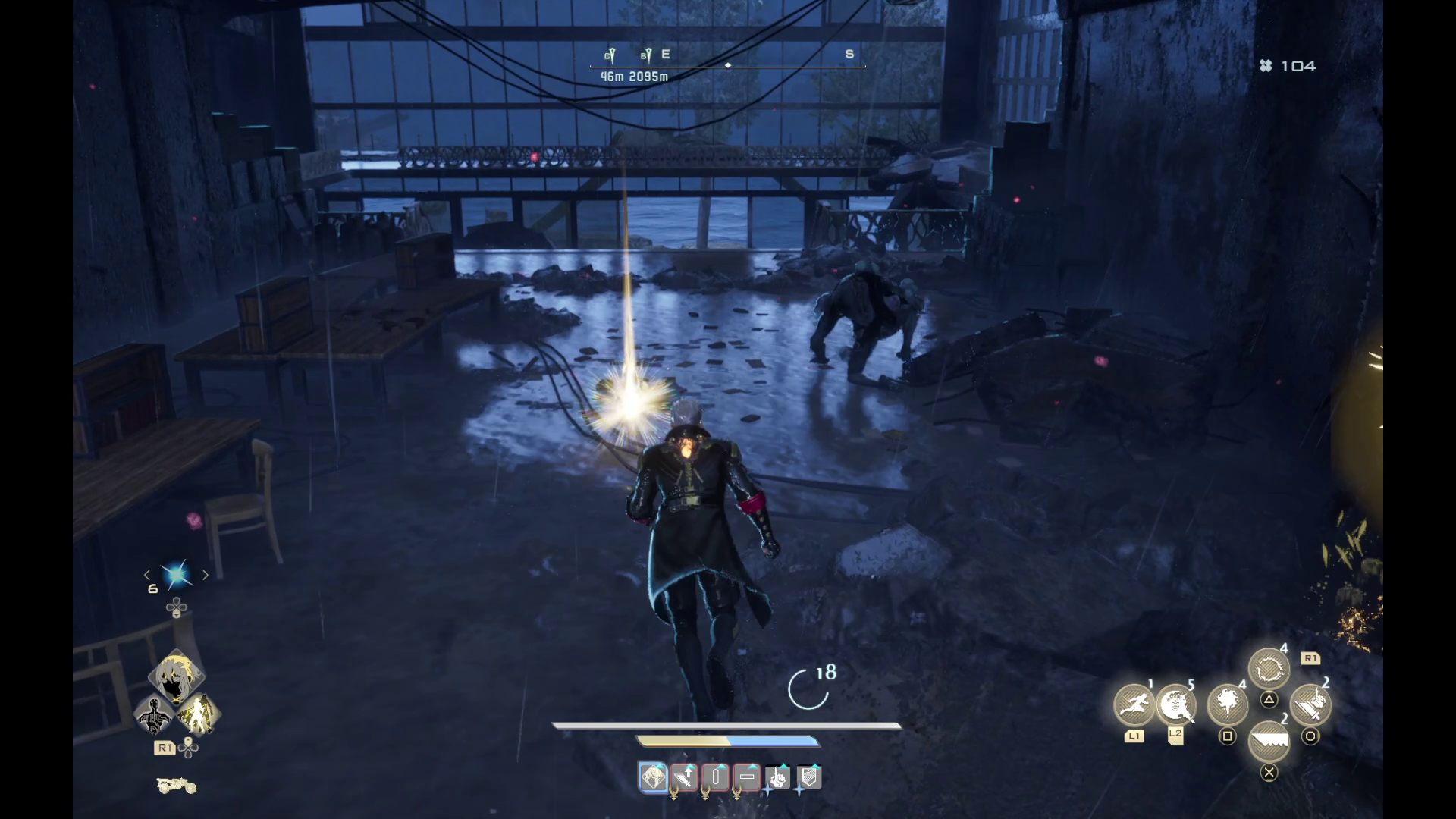The image size is (1456, 819).
Task: Inspect the striped shield status icon
Action: pyautogui.click(x=809, y=777)
